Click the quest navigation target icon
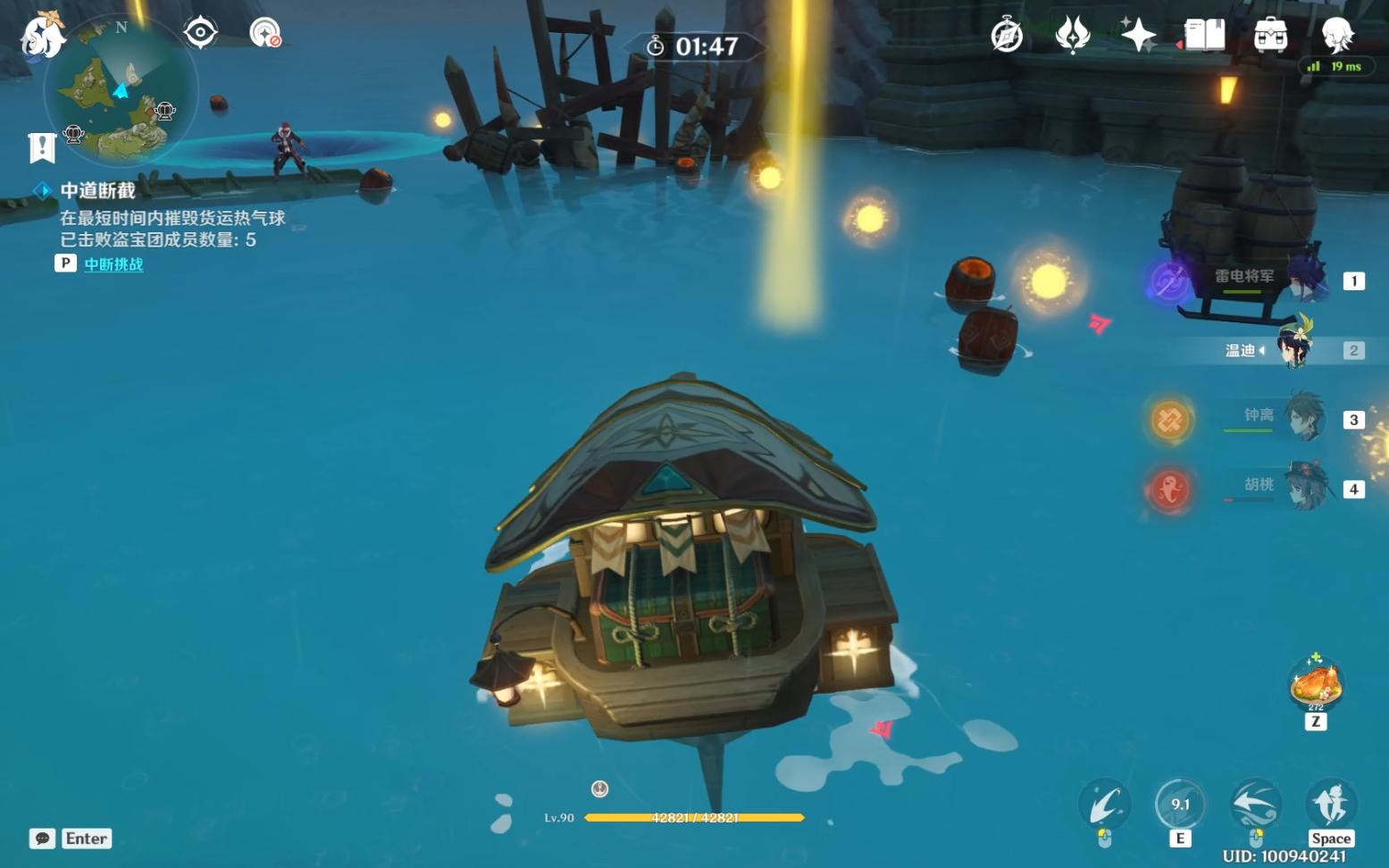The width and height of the screenshot is (1389, 868). pyautogui.click(x=200, y=33)
